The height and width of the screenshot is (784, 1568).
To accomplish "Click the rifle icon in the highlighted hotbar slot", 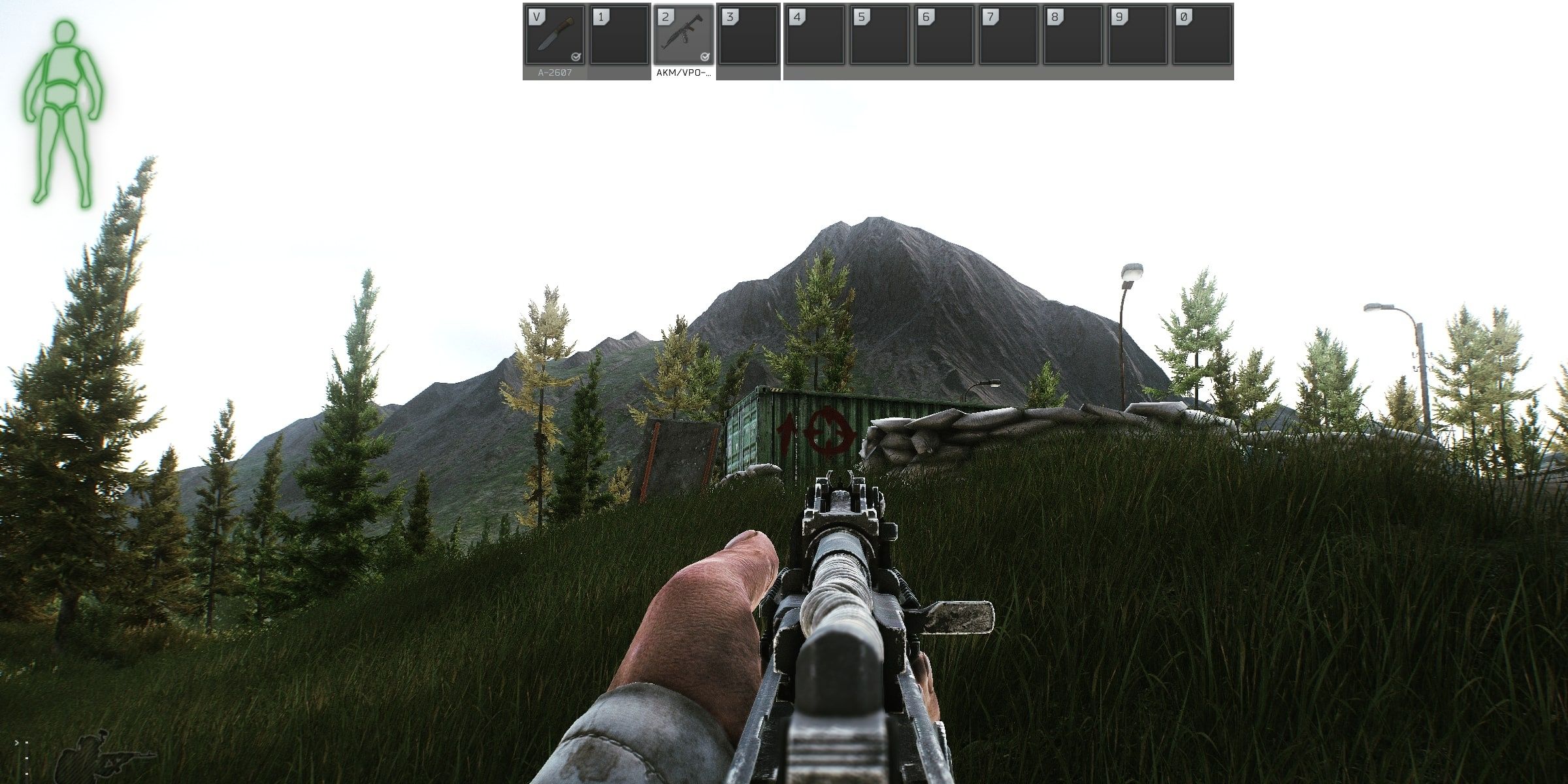I will click(683, 33).
